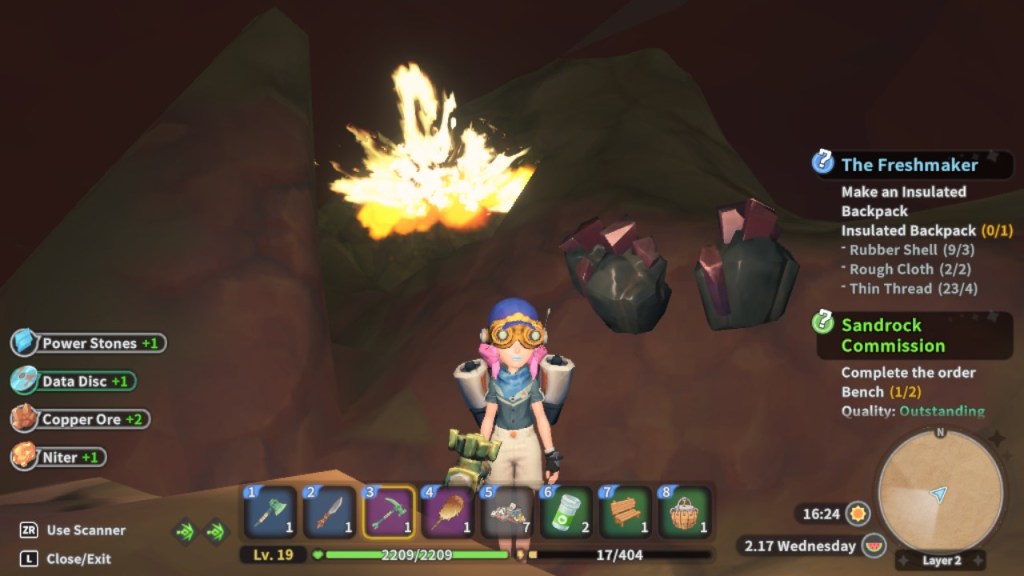Click the Layer 2 label under the minimap
This screenshot has height=576, width=1024.
click(x=940, y=561)
